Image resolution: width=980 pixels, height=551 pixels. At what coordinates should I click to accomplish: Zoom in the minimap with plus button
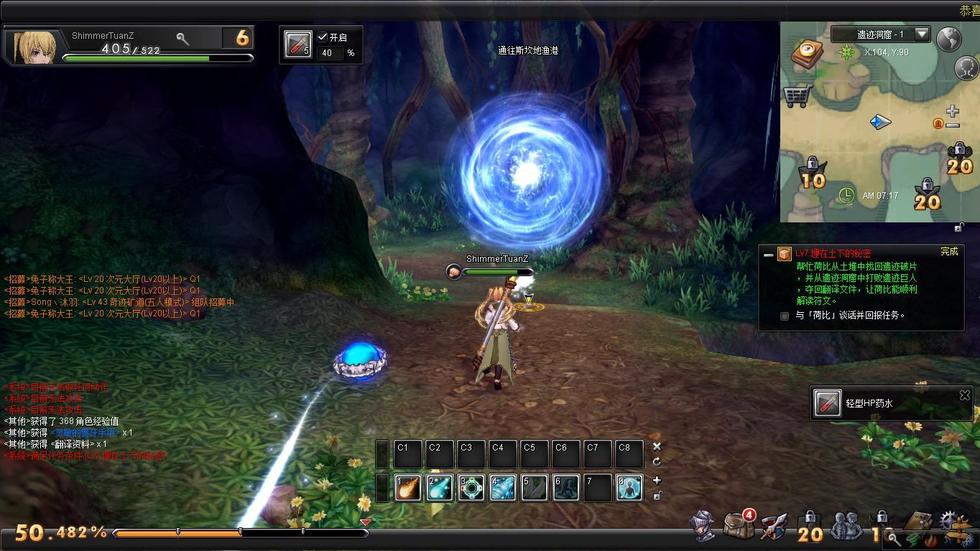click(952, 111)
